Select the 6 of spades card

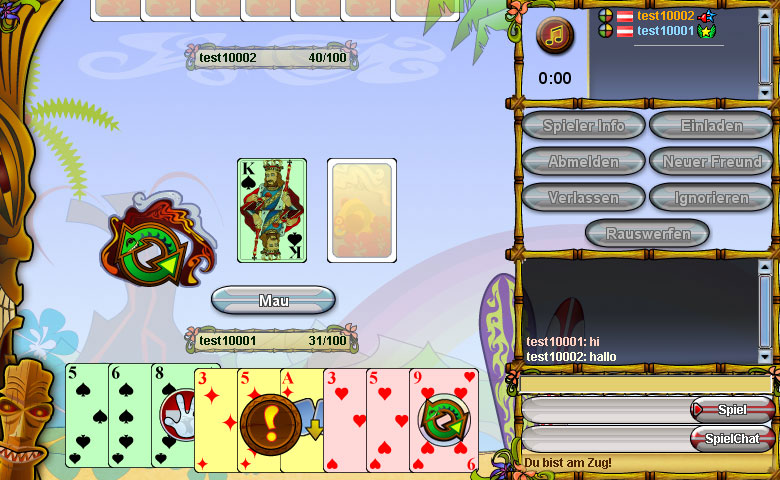(128, 415)
